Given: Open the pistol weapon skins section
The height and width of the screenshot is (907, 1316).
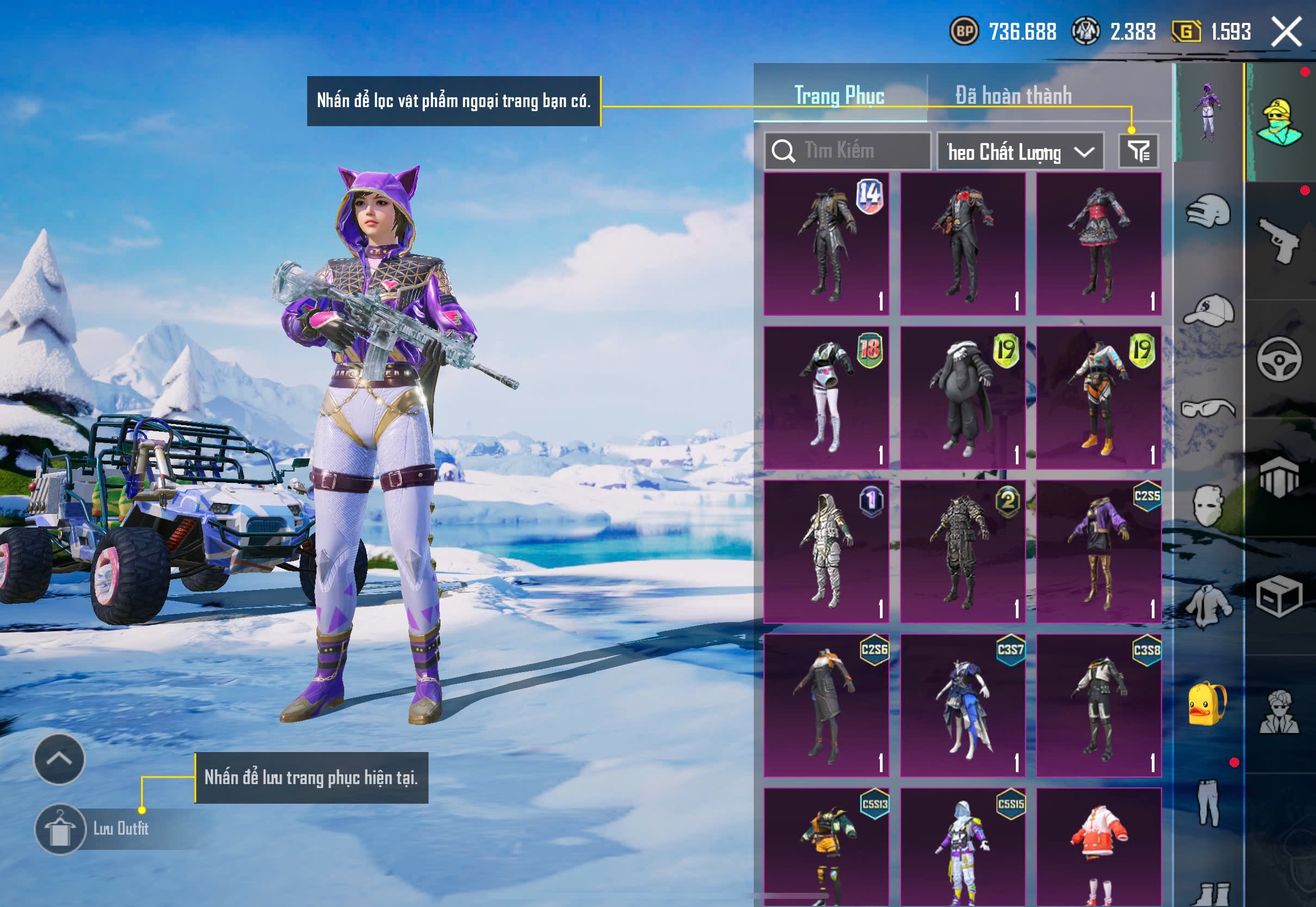Looking at the screenshot, I should coord(1279,241).
